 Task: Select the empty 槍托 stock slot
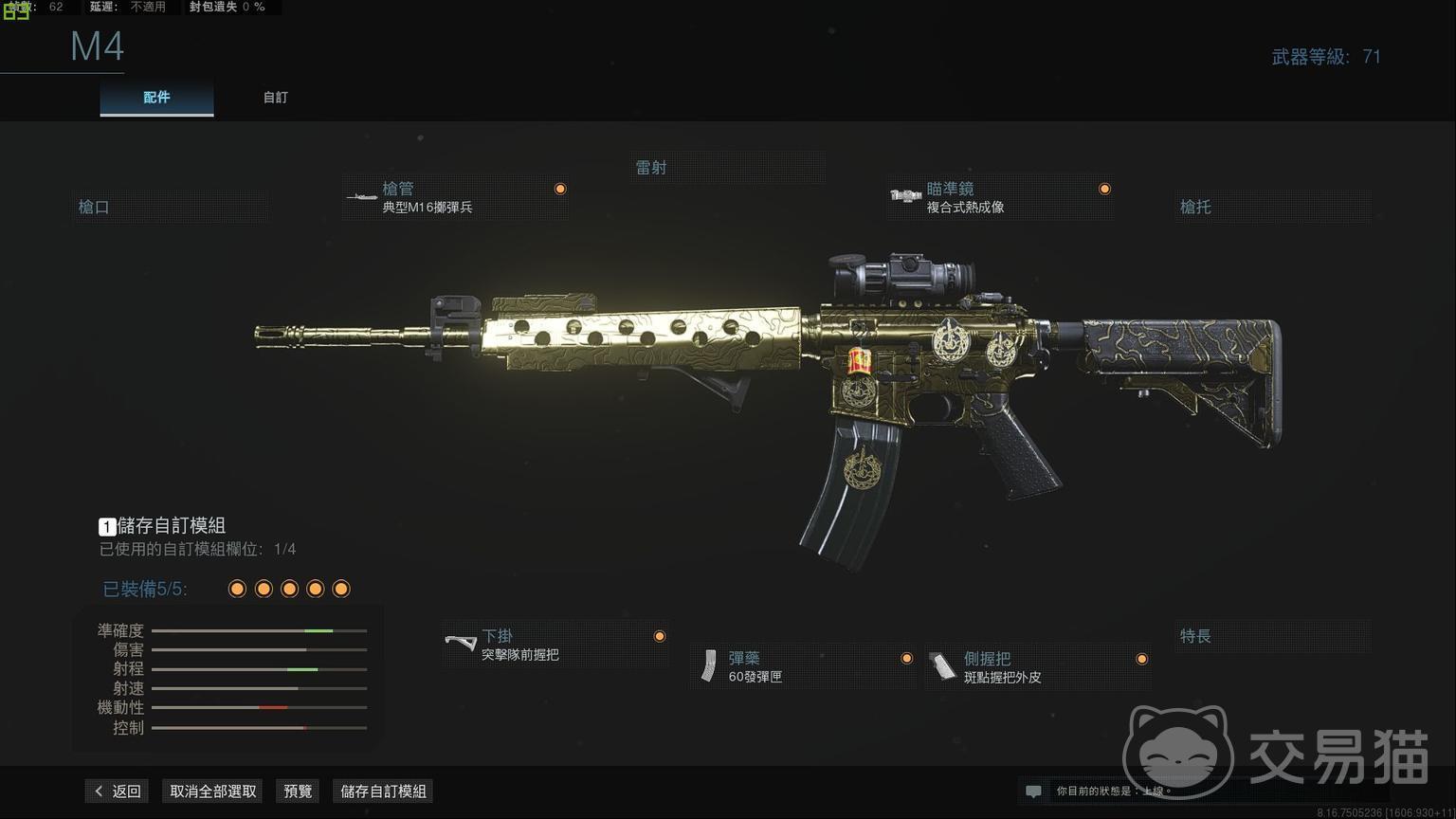pyautogui.click(x=1272, y=207)
